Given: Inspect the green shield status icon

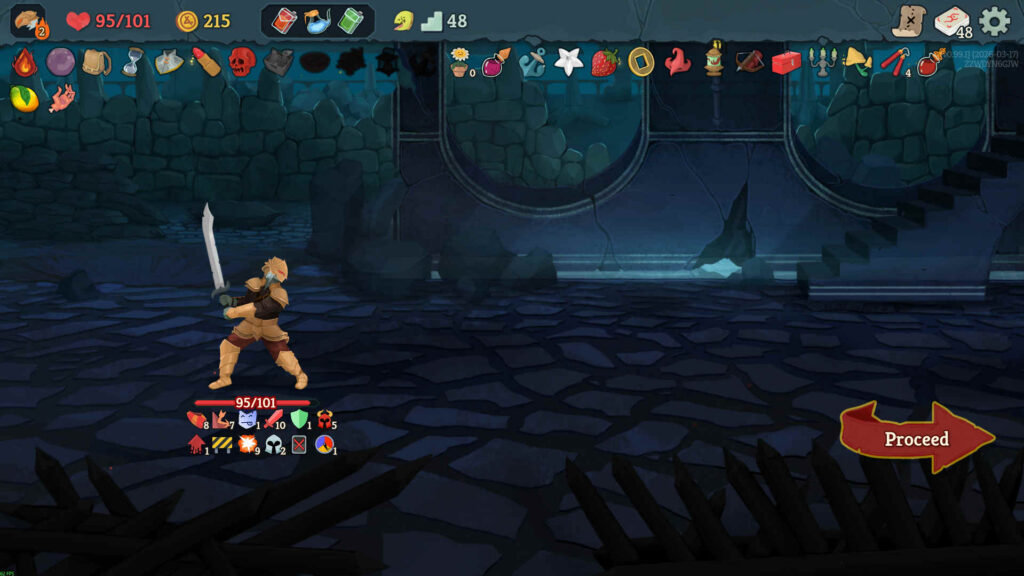Looking at the screenshot, I should pyautogui.click(x=299, y=419).
